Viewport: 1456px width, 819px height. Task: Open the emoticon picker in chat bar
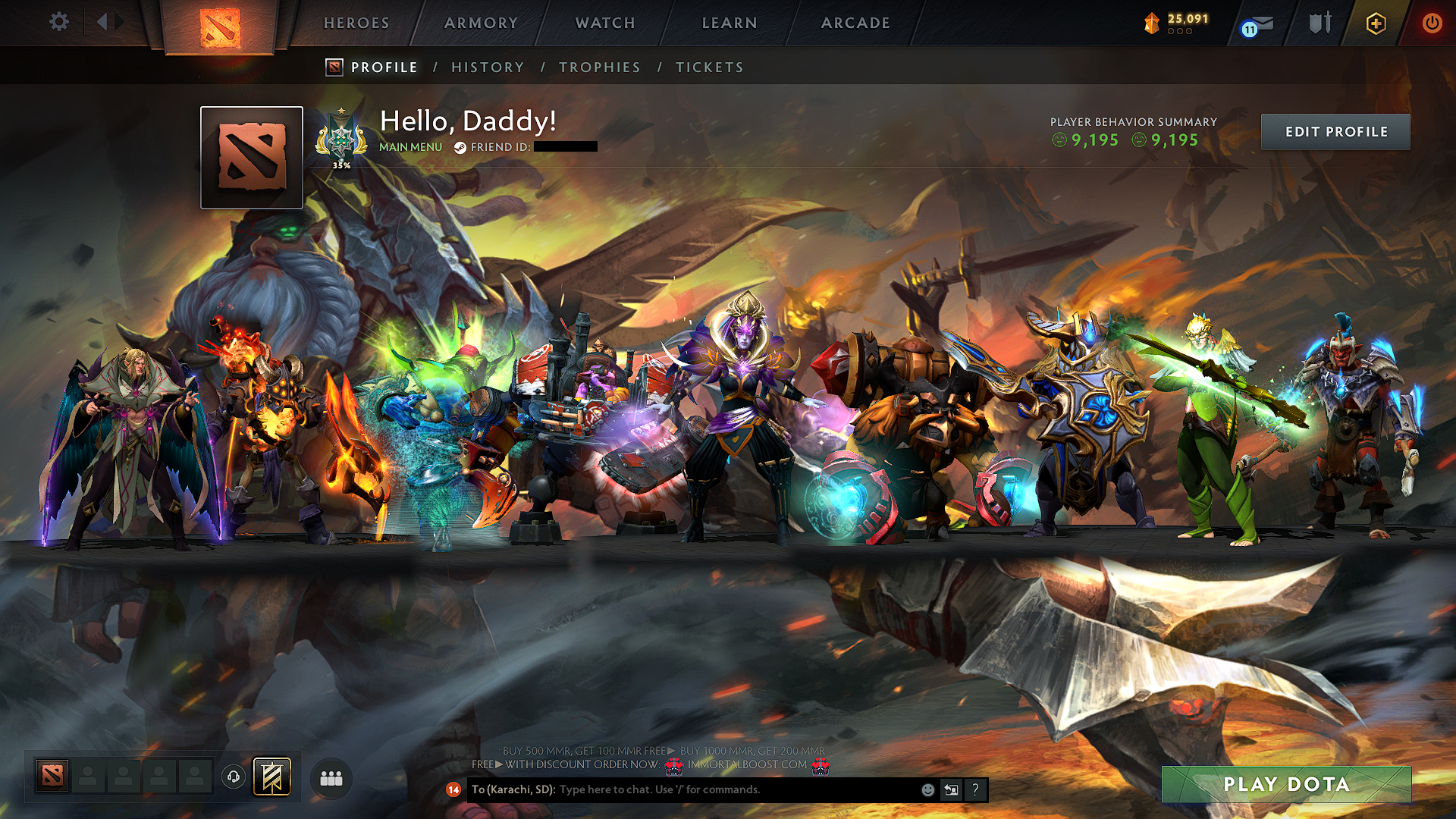coord(927,789)
